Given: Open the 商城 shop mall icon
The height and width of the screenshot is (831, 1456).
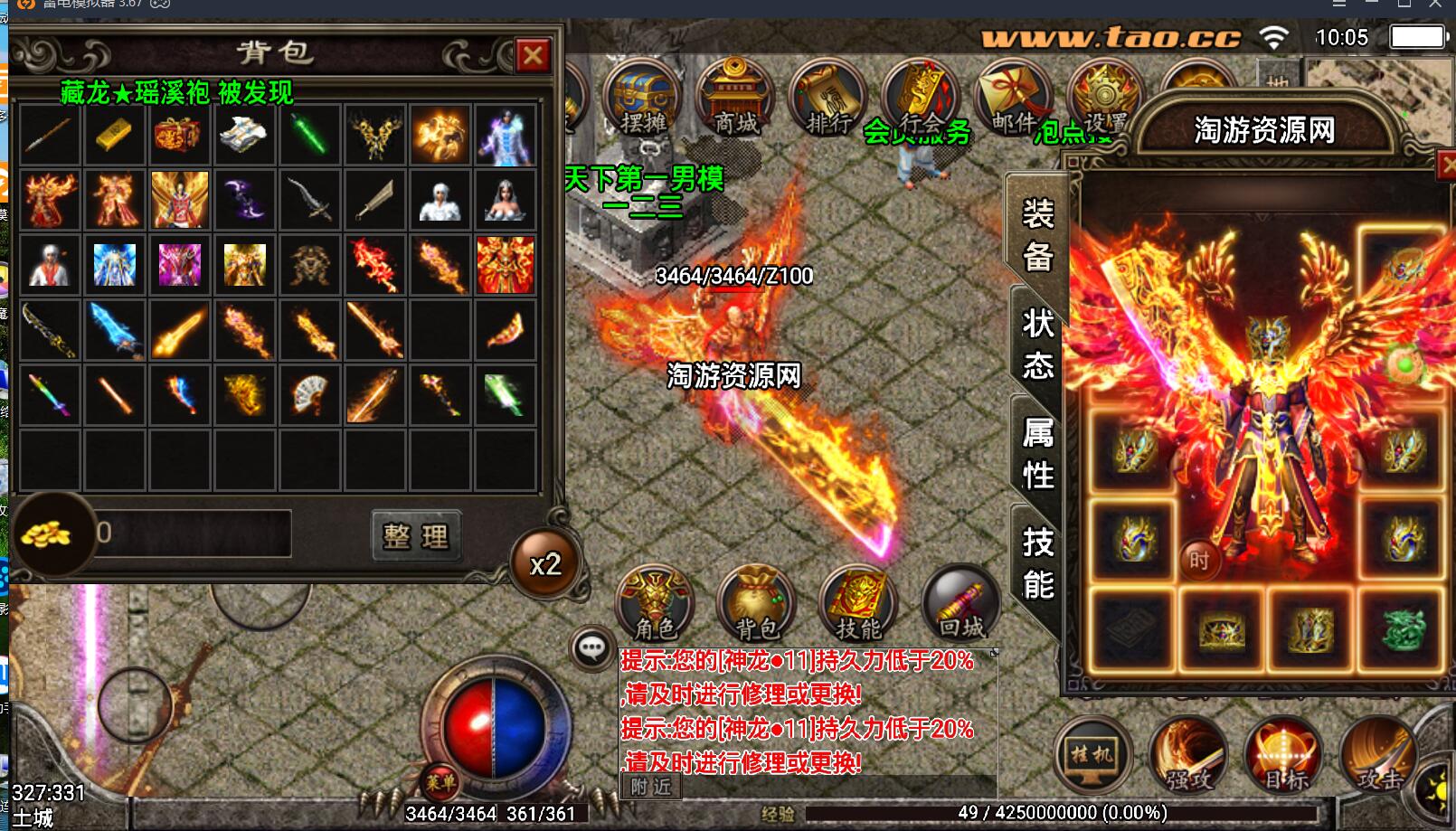Looking at the screenshot, I should tap(731, 95).
